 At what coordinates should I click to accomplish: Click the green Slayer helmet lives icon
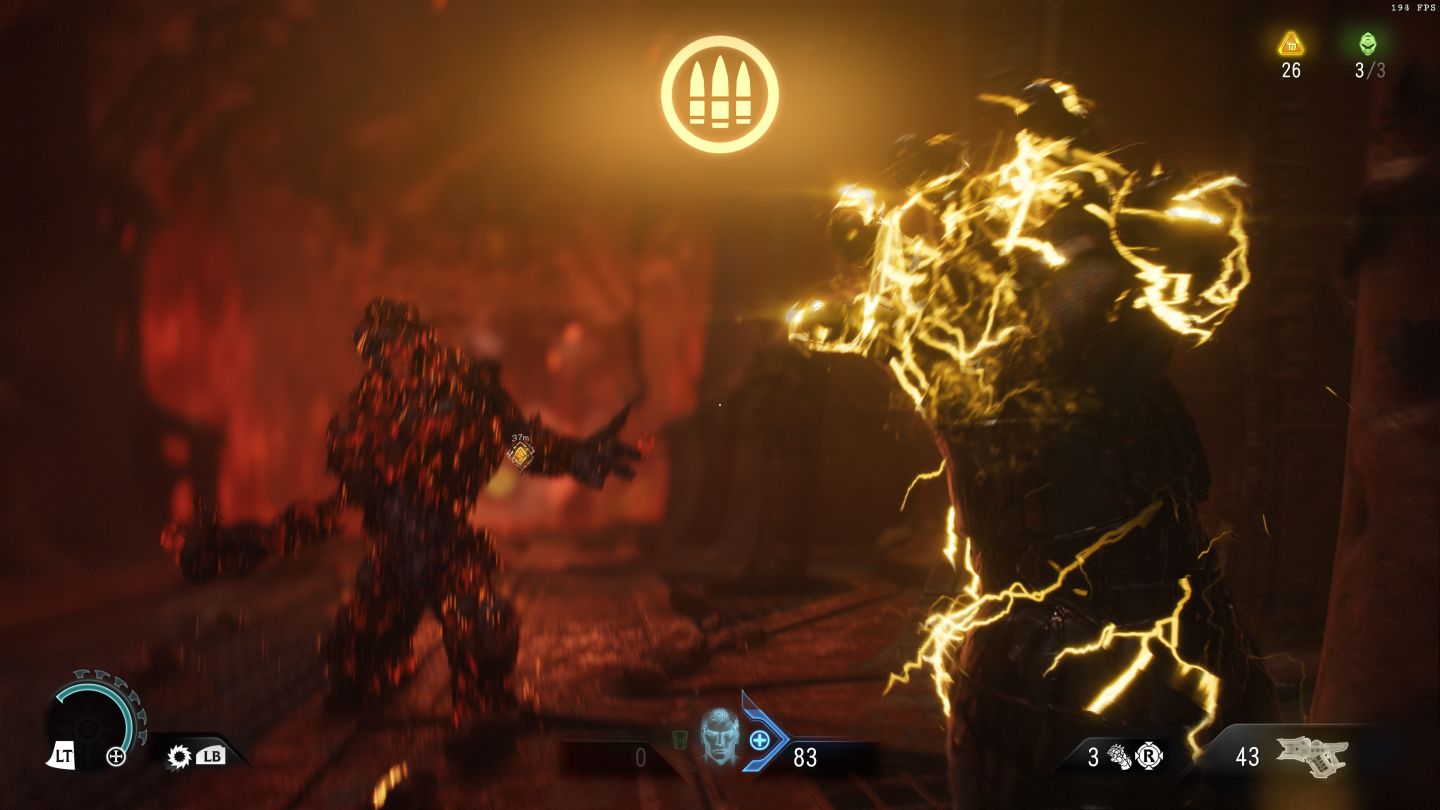[1368, 44]
